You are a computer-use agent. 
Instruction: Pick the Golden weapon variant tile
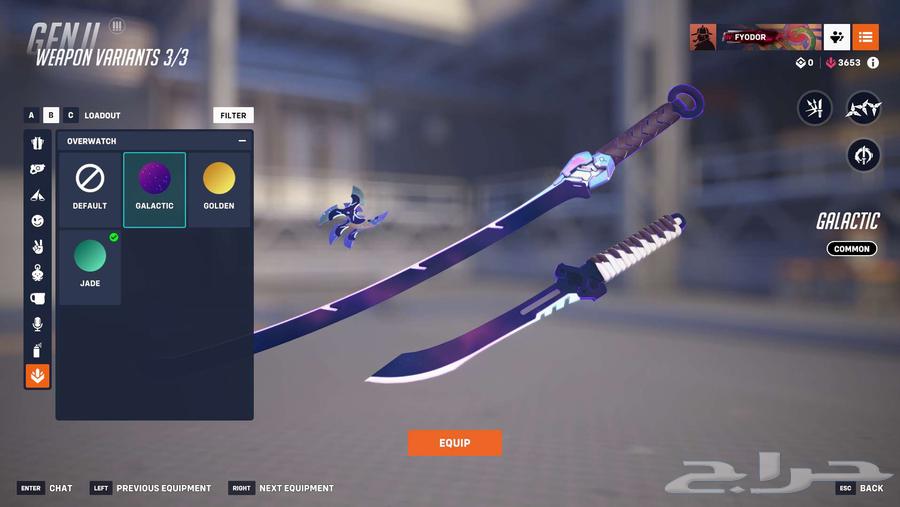219,189
